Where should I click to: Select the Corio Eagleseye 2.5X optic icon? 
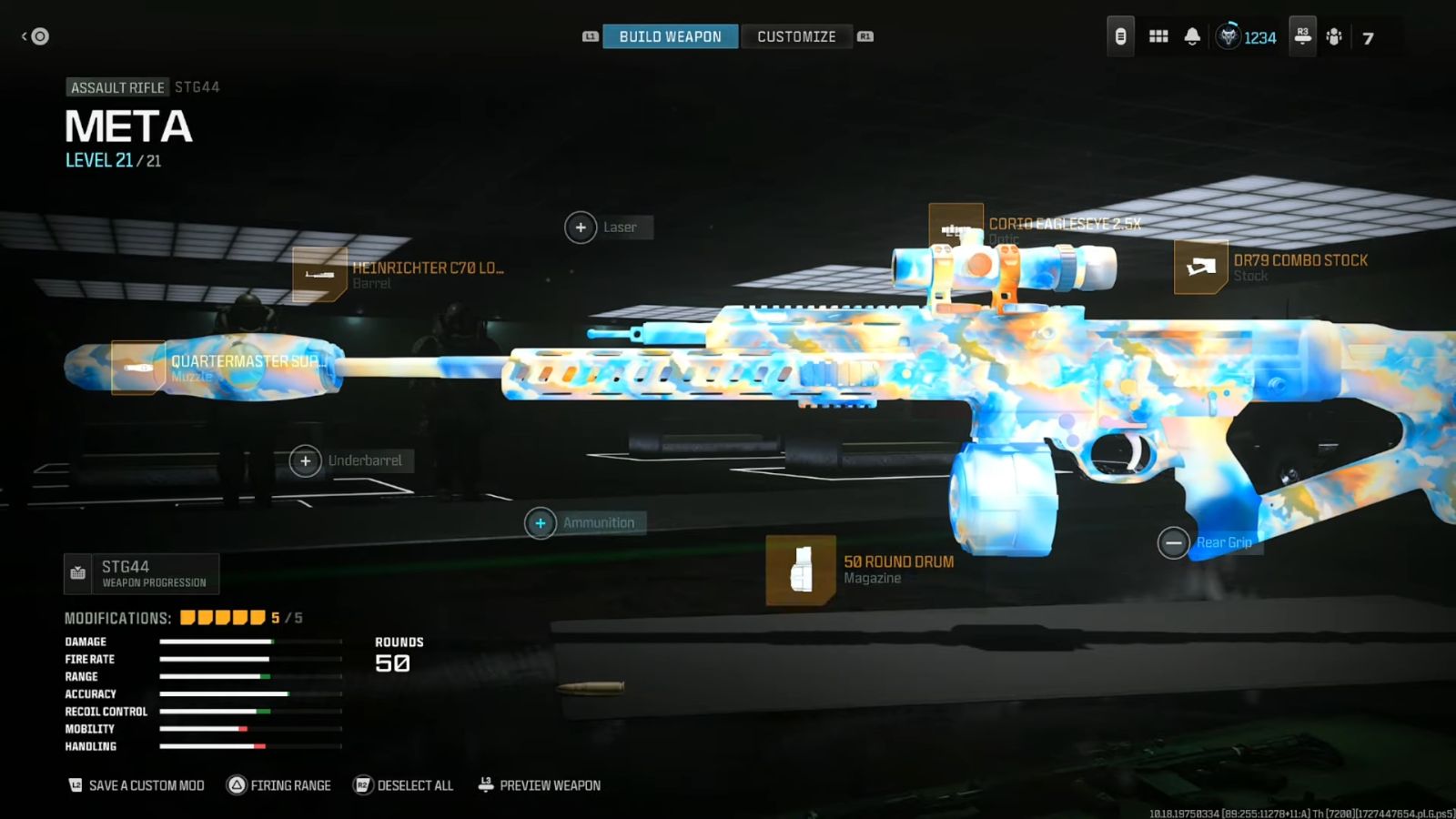pos(955,227)
